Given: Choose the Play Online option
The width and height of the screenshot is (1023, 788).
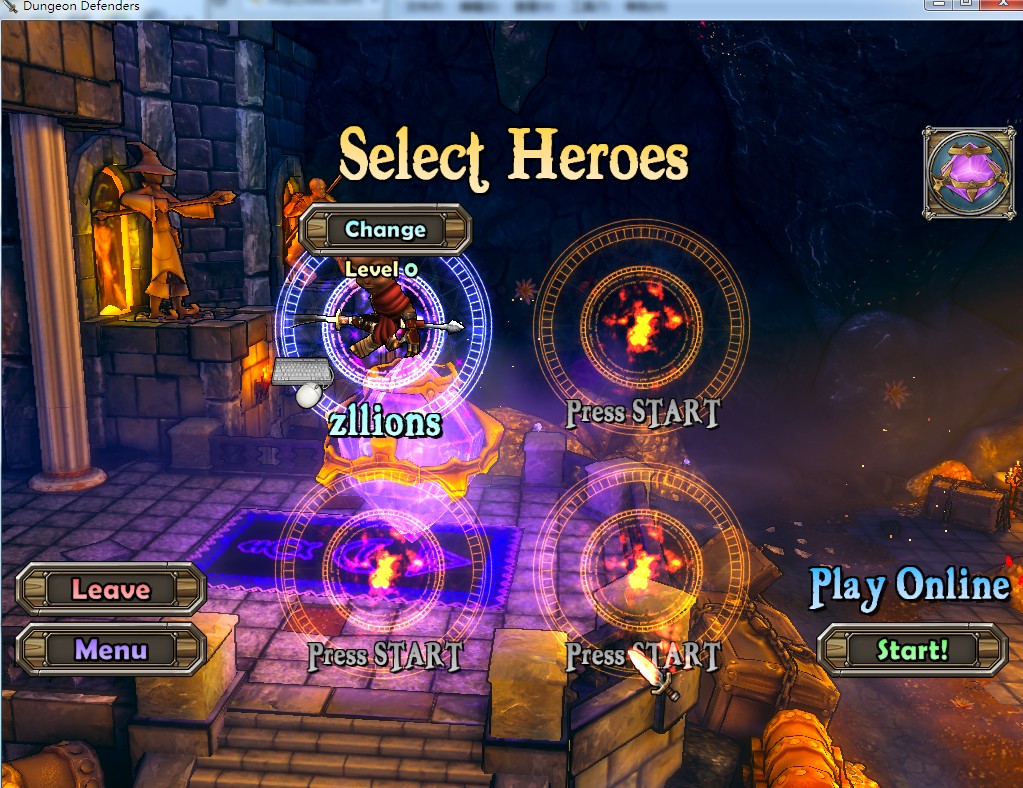Looking at the screenshot, I should tap(909, 587).
